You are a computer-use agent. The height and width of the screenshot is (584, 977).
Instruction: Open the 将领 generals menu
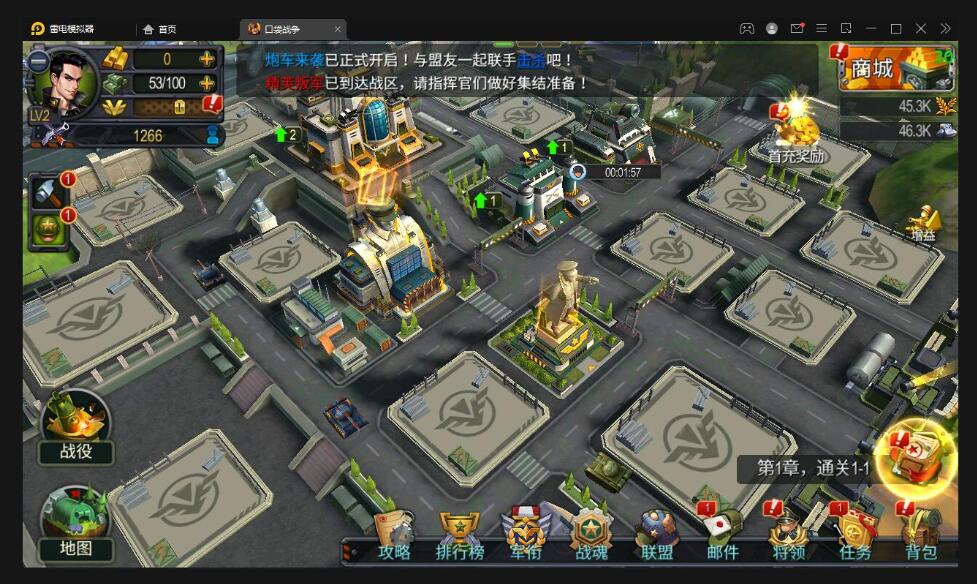[x=789, y=536]
